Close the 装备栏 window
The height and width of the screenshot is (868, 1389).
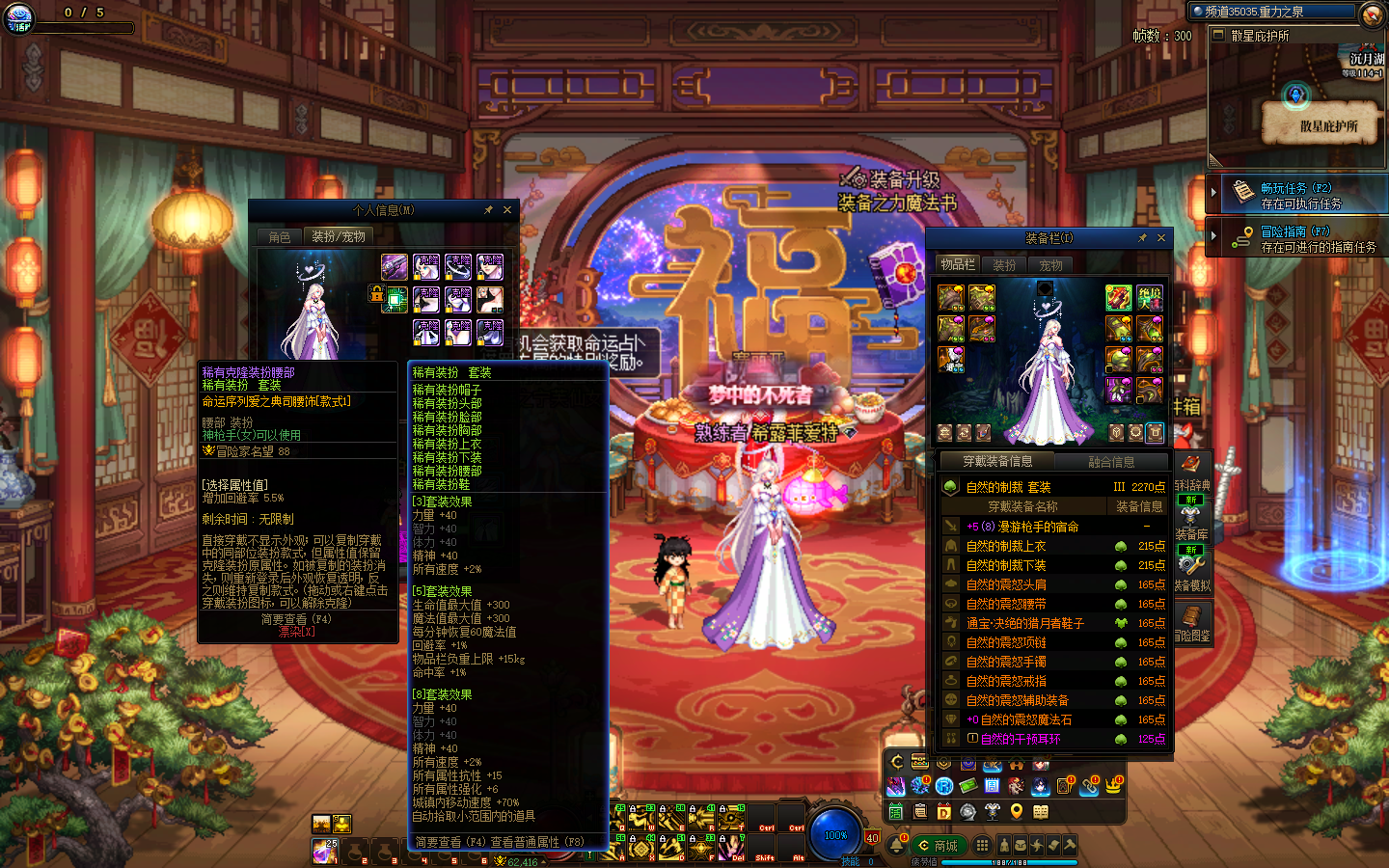1161,238
